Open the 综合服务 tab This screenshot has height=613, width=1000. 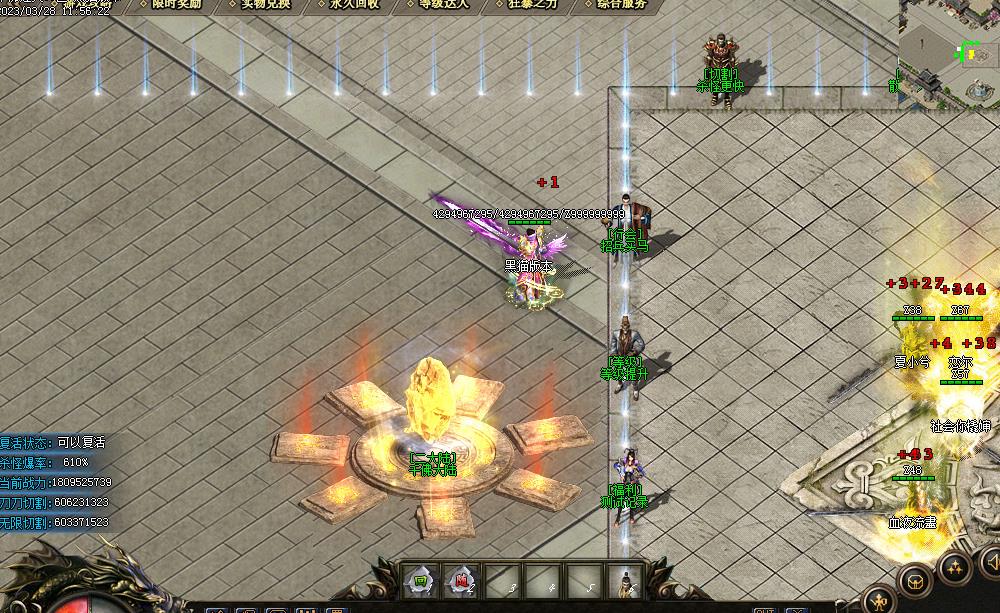pos(622,4)
